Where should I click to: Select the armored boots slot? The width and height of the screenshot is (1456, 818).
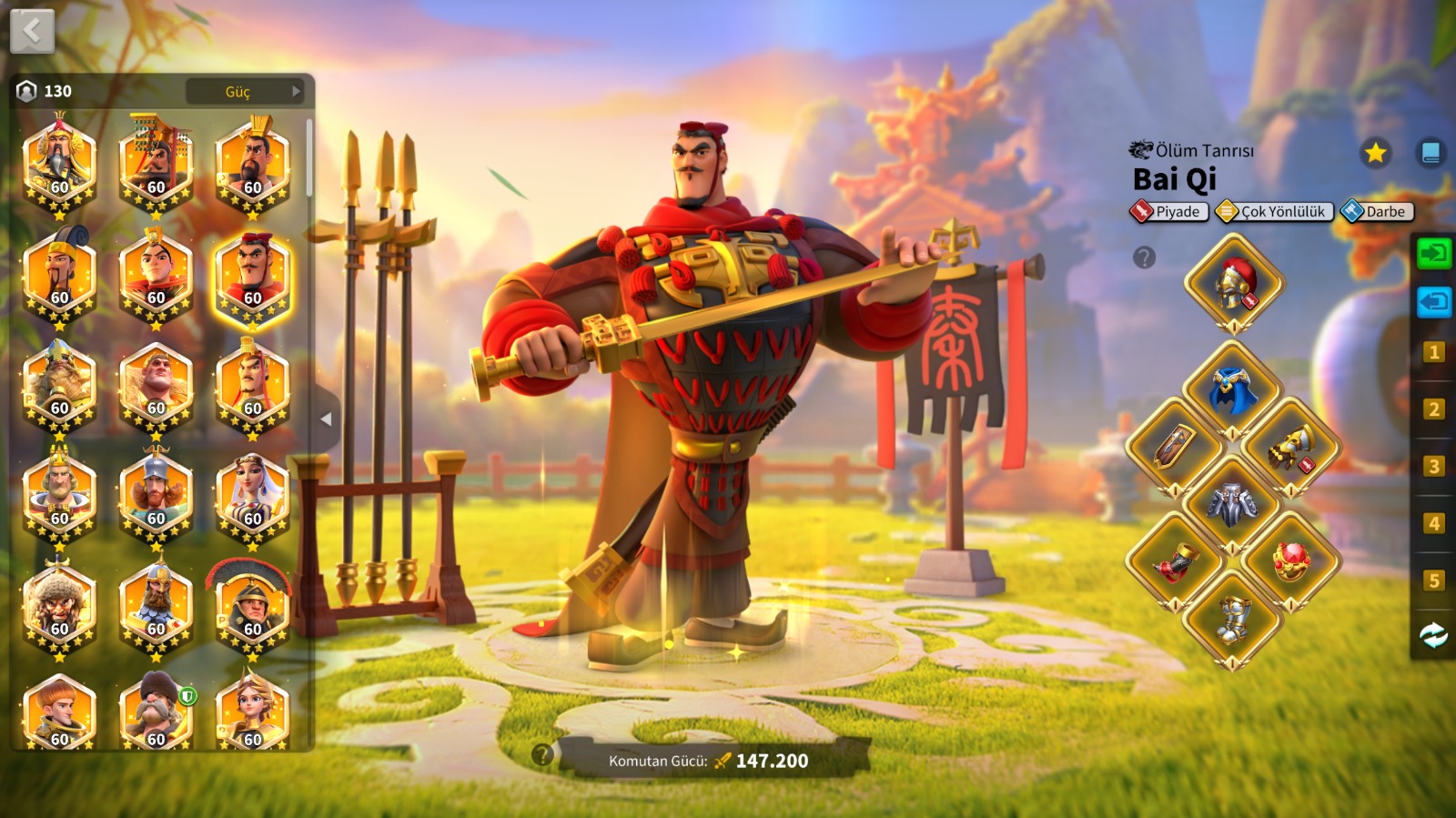tap(1233, 619)
